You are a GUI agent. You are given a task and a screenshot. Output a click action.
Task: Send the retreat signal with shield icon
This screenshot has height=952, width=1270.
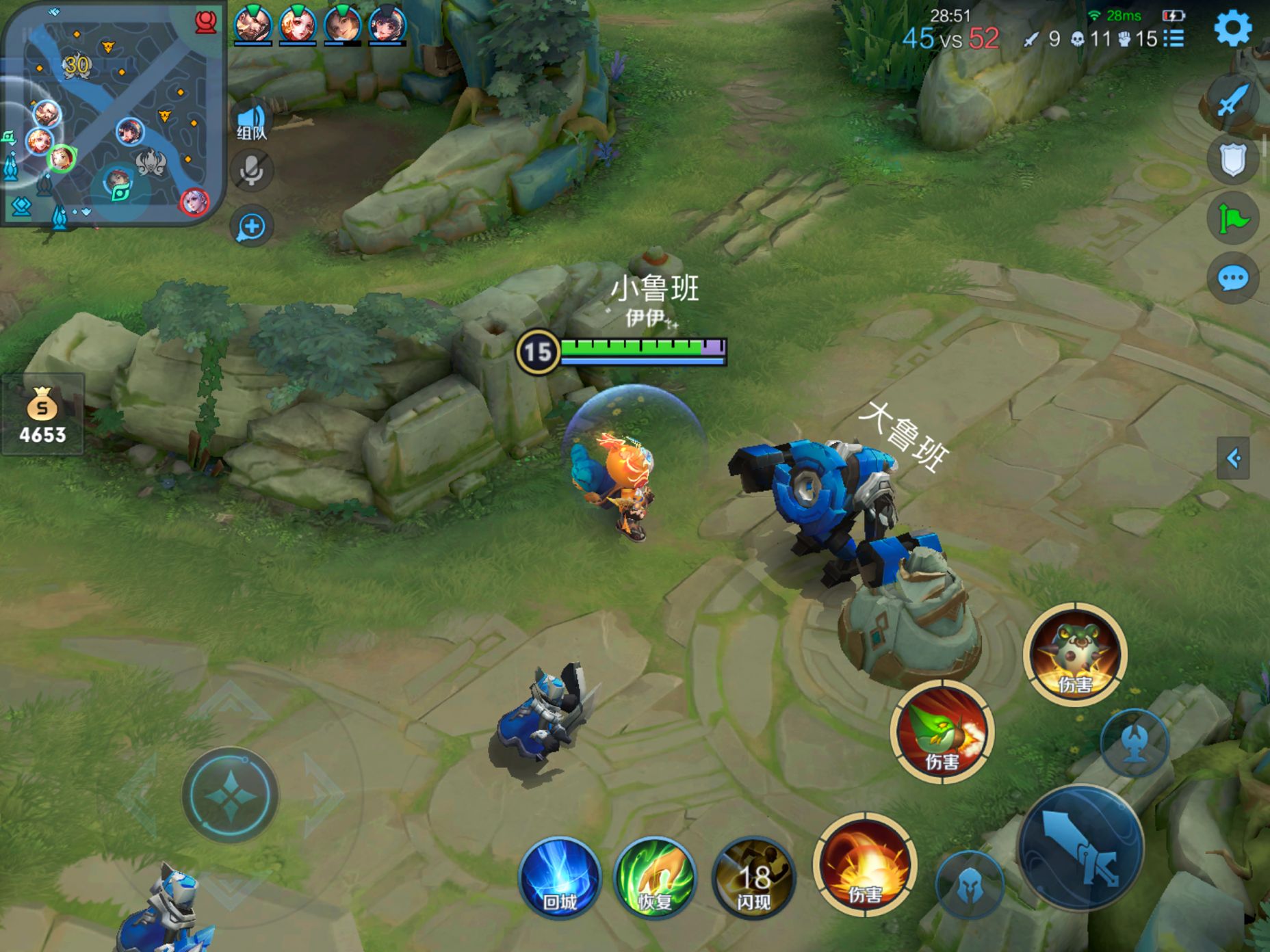point(1232,160)
